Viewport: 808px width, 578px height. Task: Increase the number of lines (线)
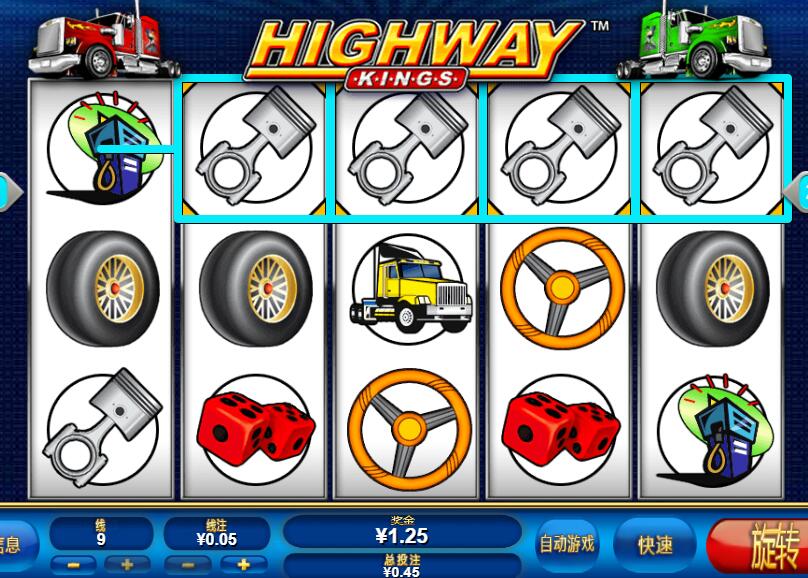127,564
